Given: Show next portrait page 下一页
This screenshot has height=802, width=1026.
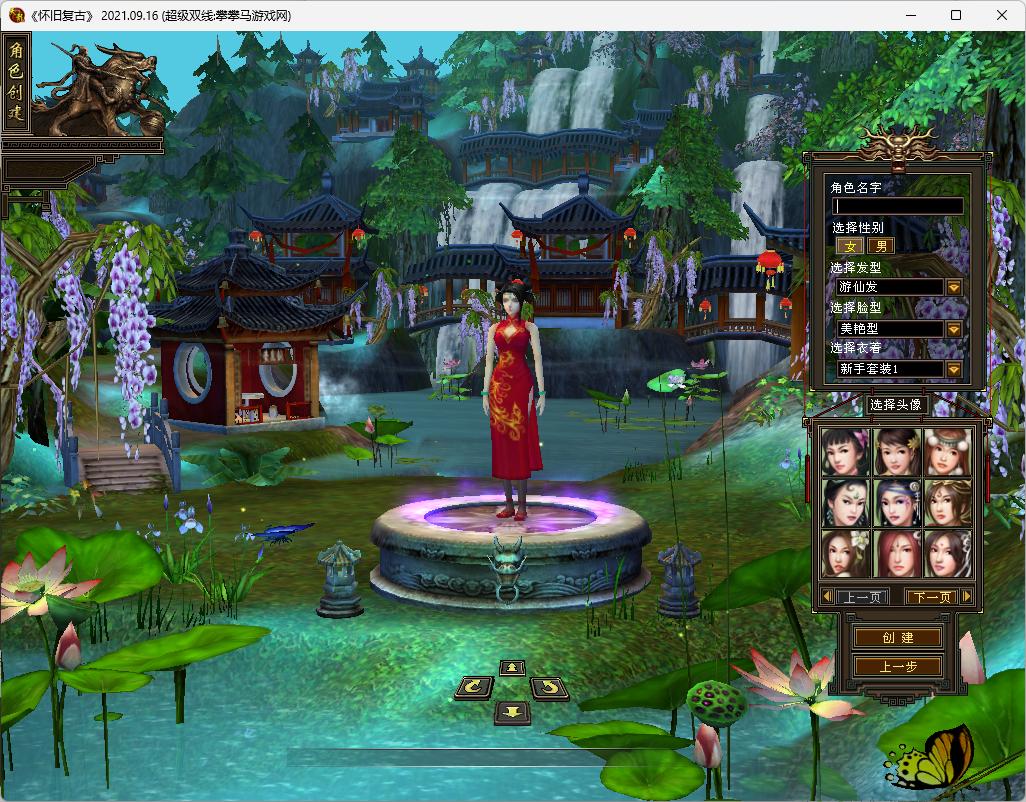Looking at the screenshot, I should pos(931,597).
